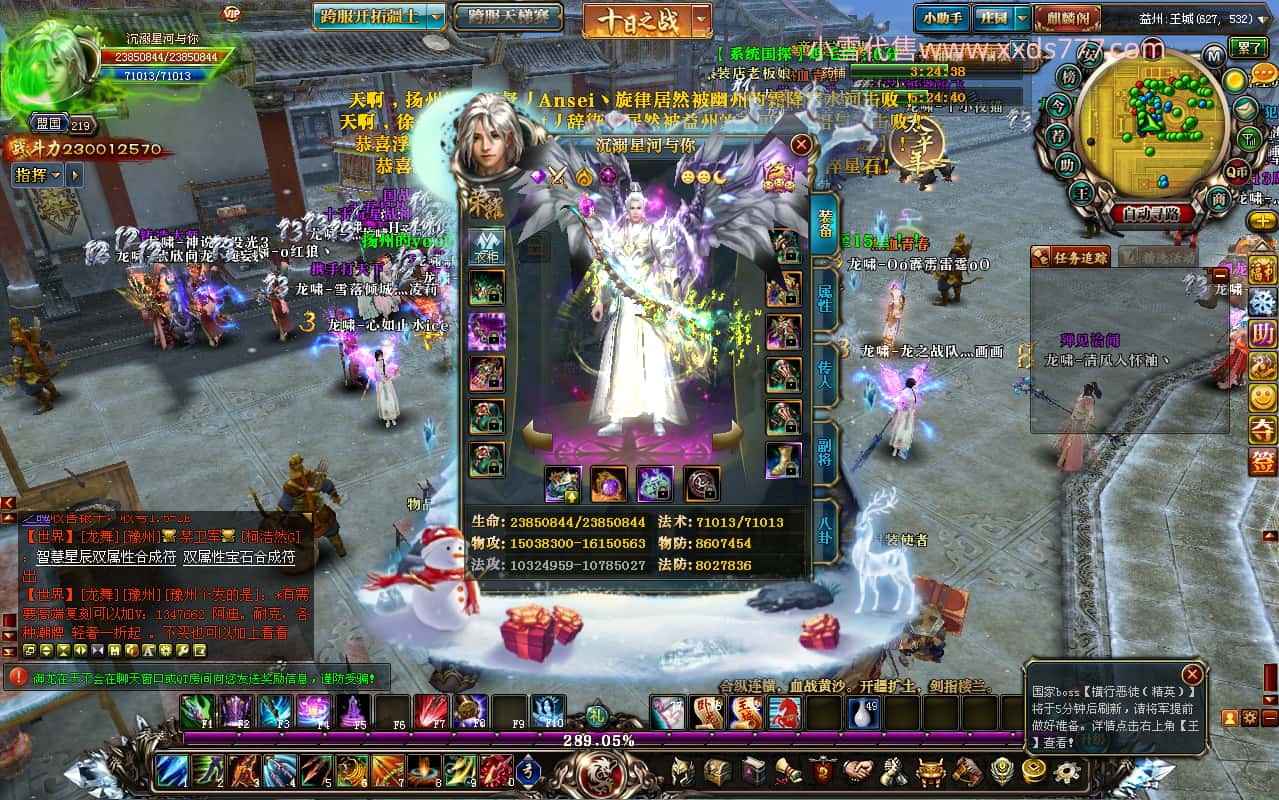
Task: Open the 麒麟阁 button
Action: pos(1067,18)
